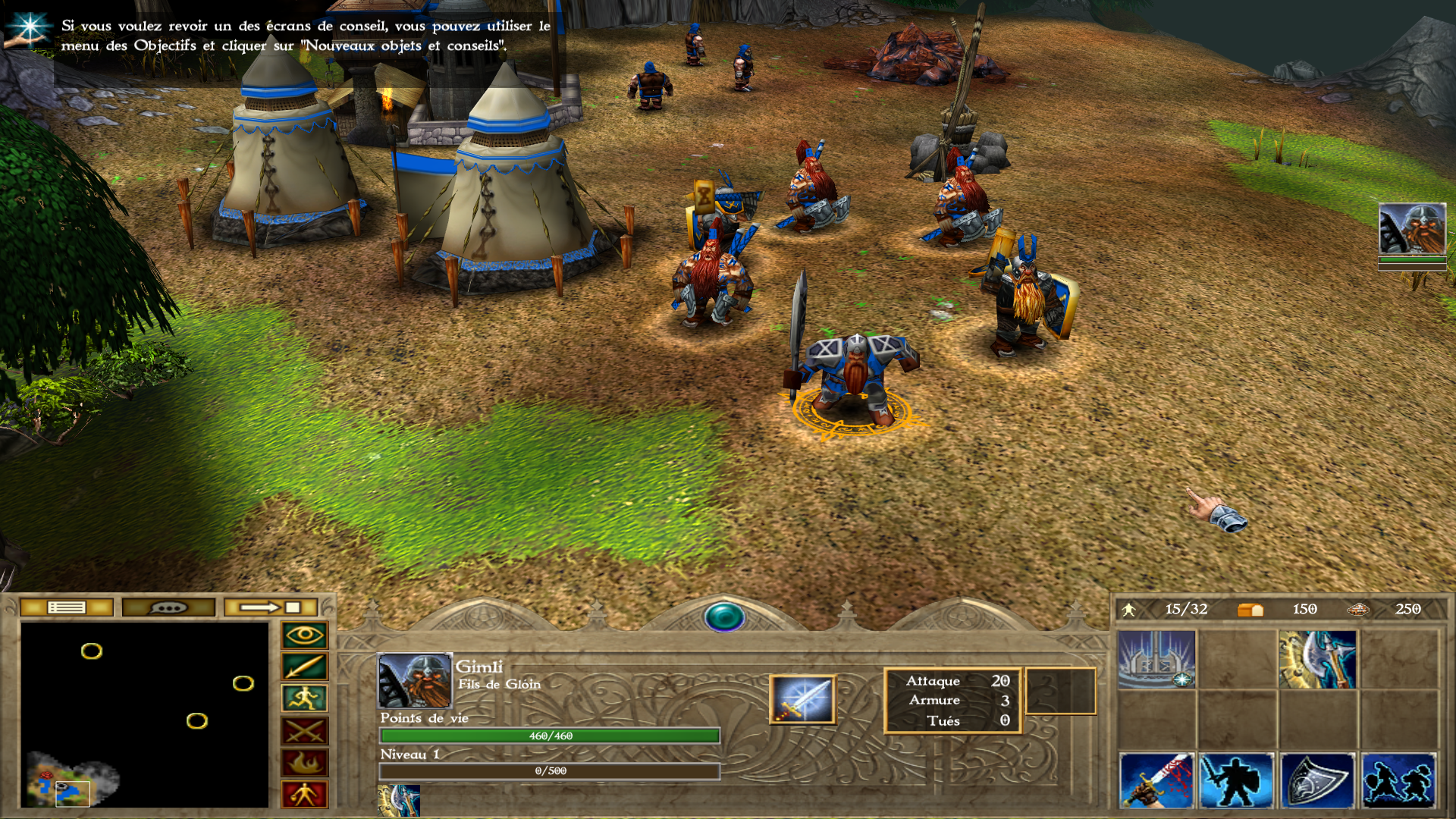Click the minimap

pos(144,714)
